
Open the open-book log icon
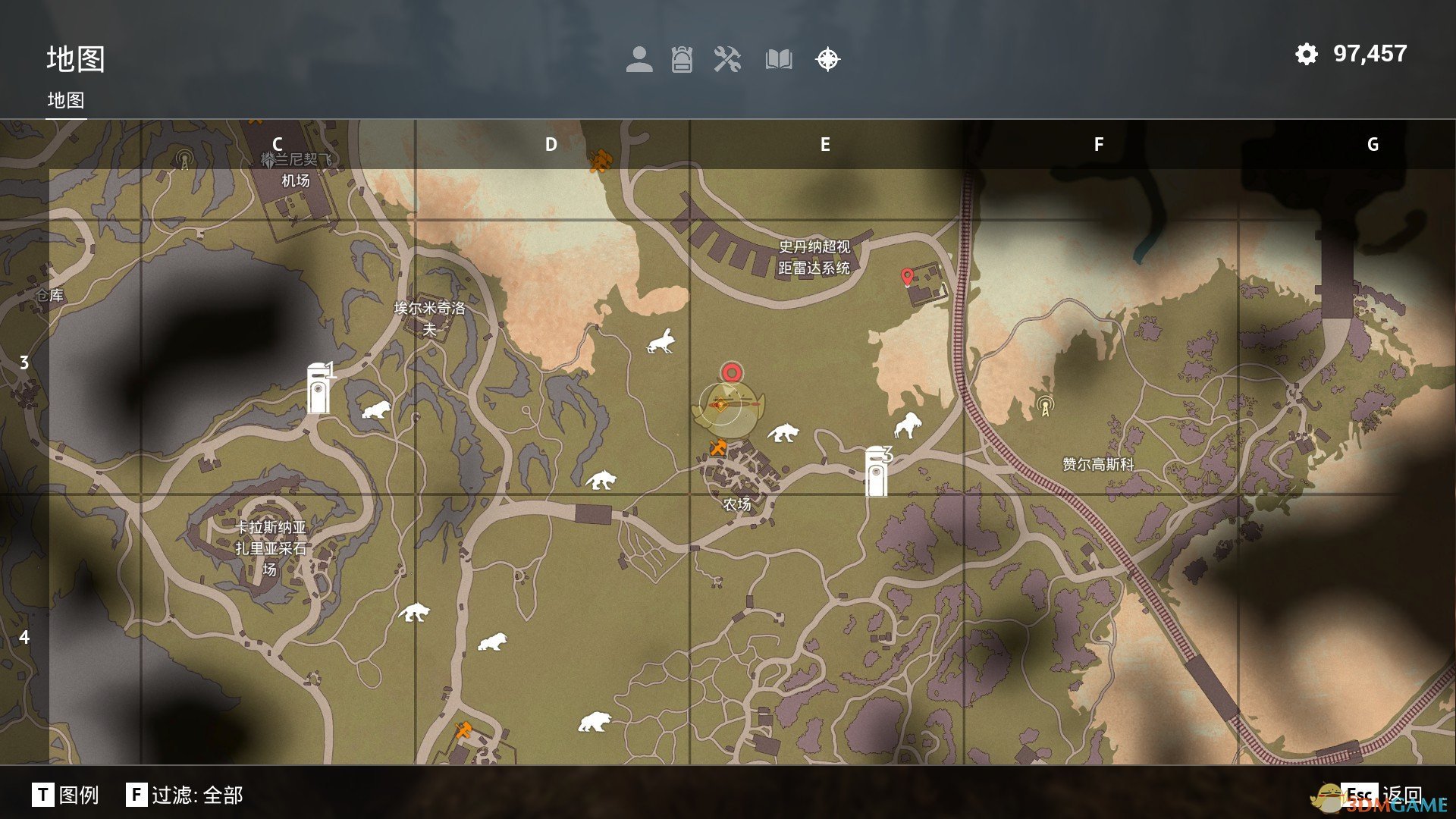pos(779,59)
